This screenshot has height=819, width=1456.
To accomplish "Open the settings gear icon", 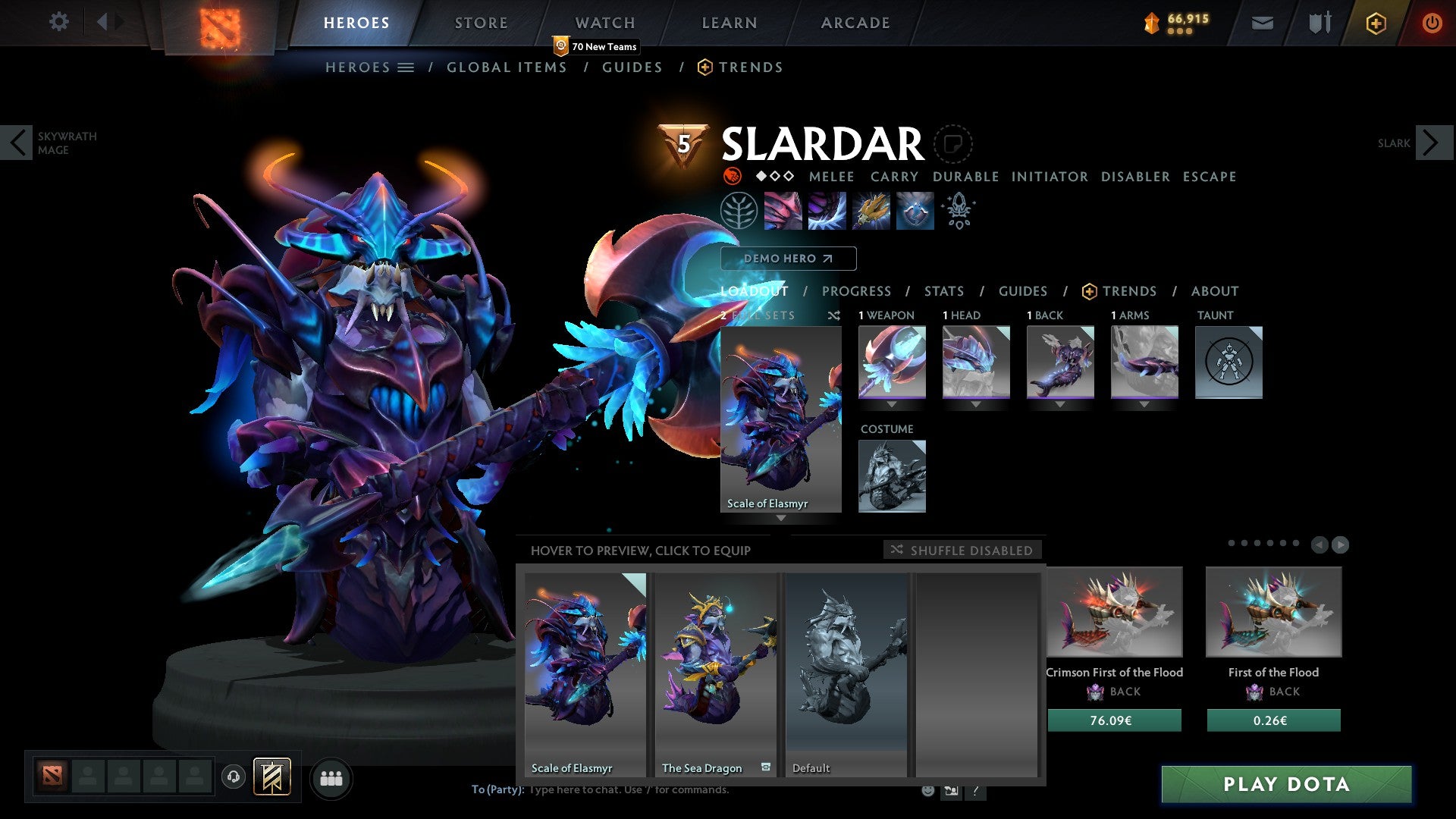I will point(59,23).
